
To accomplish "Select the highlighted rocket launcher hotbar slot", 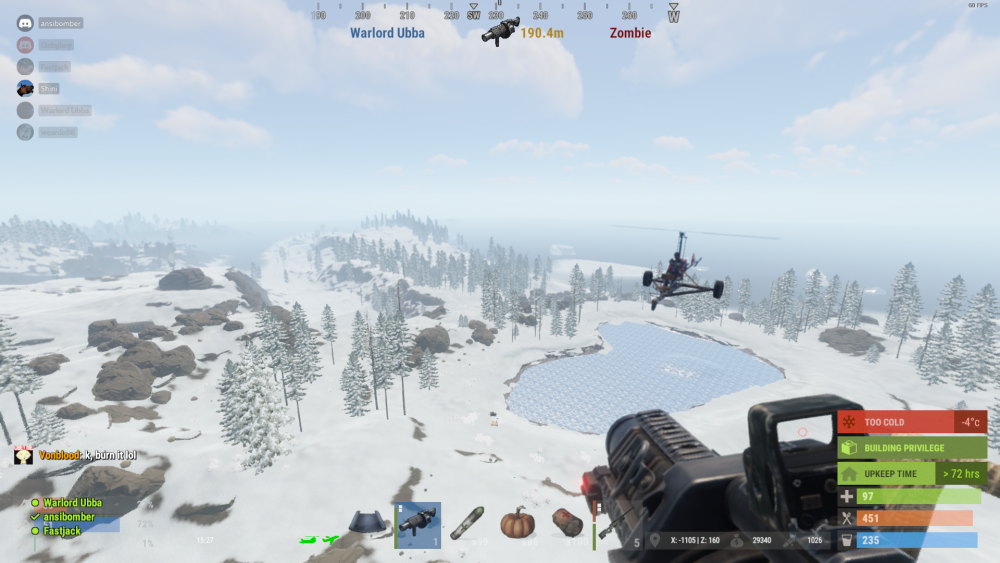I will pos(417,525).
